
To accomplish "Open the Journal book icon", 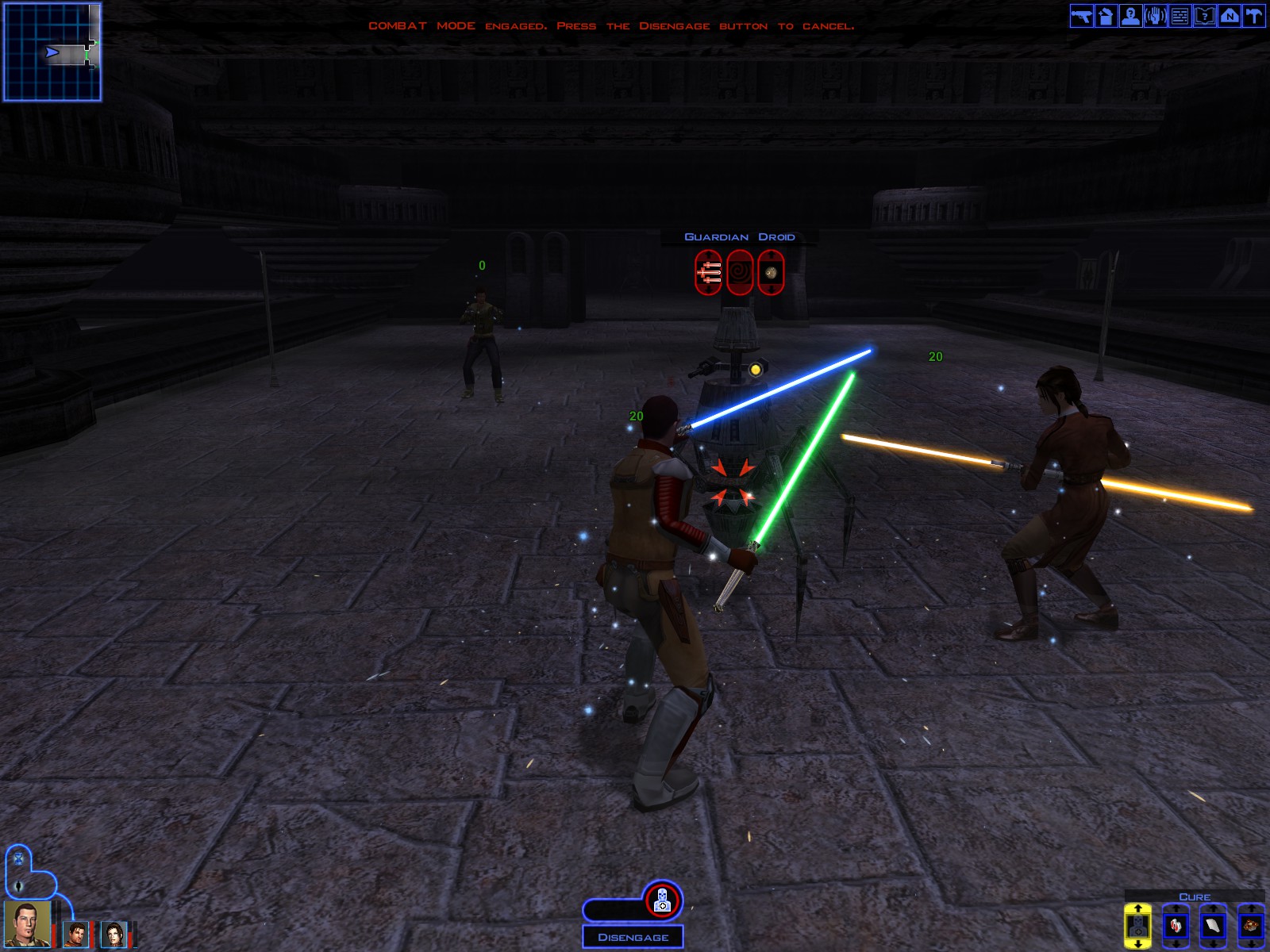I will tap(1205, 16).
